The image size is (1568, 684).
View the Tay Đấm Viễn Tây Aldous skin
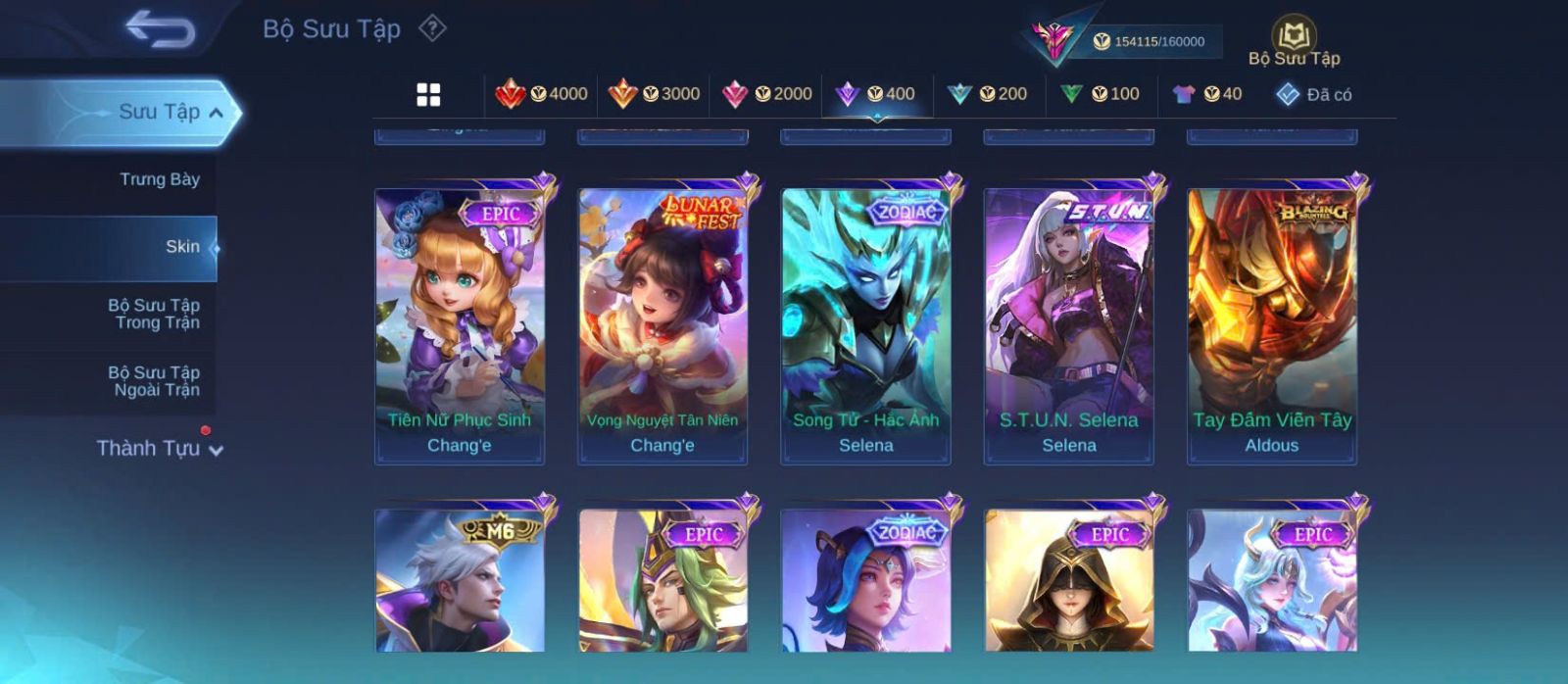1272,325
